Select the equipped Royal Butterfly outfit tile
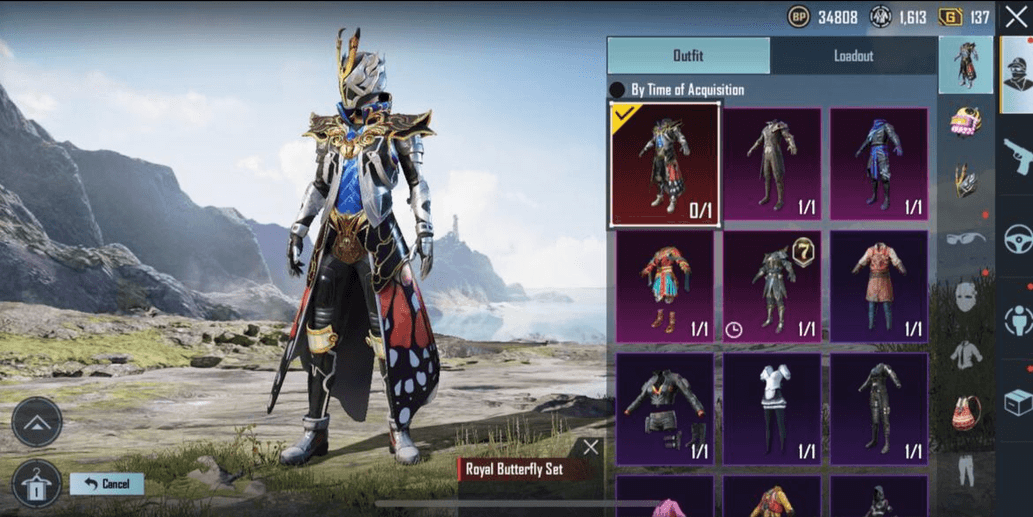This screenshot has width=1033, height=517. [x=664, y=165]
